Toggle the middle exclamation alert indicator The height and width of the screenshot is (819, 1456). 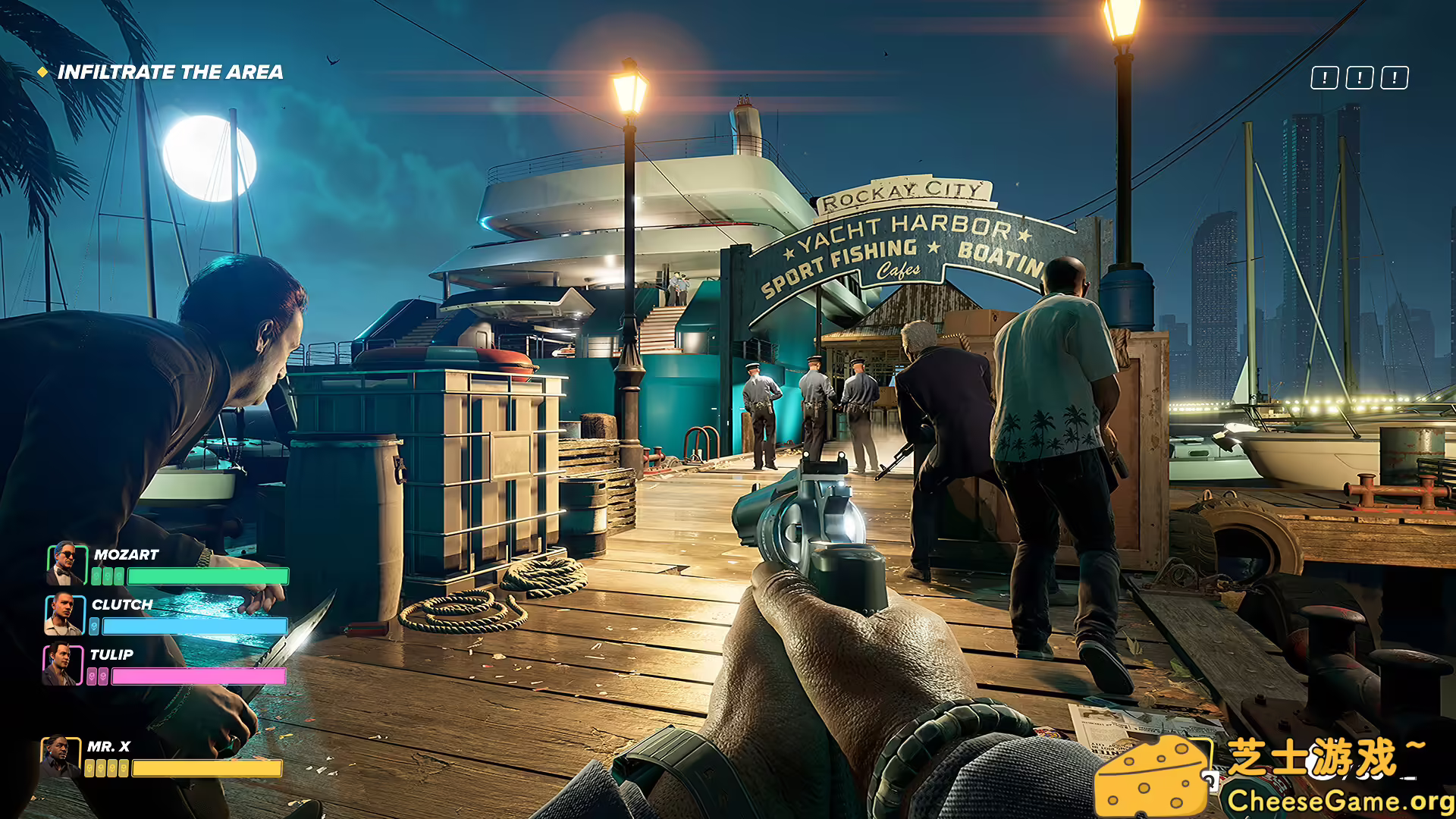[x=1360, y=77]
